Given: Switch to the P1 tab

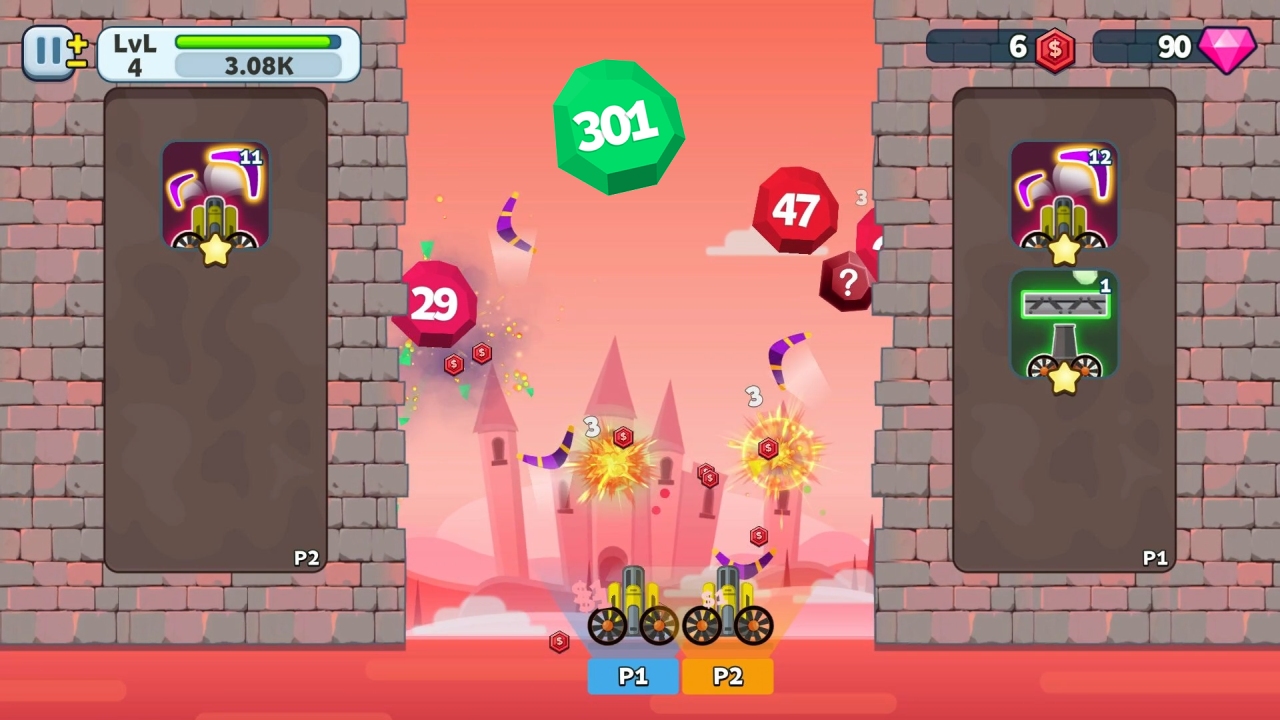Looking at the screenshot, I should click(x=632, y=677).
